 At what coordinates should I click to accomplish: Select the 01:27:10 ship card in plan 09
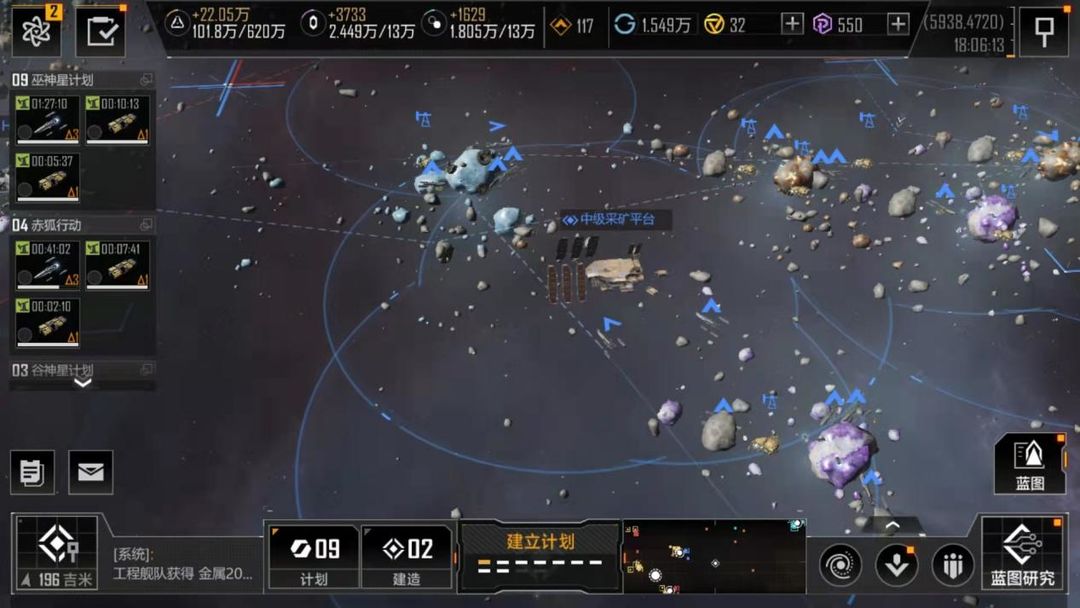[47, 119]
